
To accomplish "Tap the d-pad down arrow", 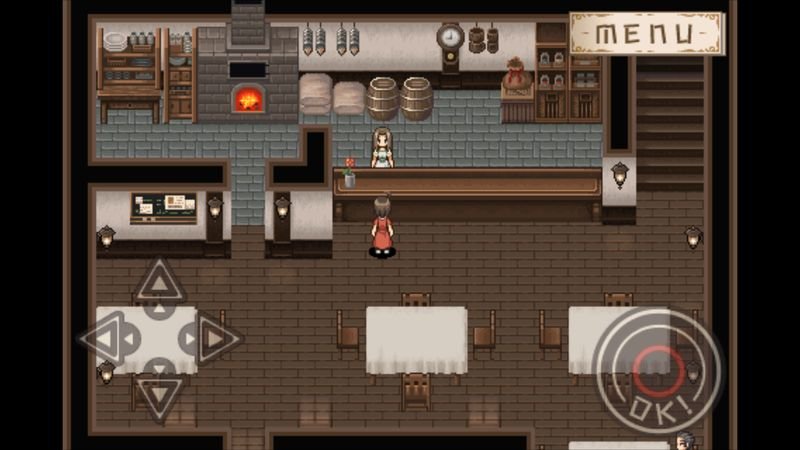I will pos(158,395).
